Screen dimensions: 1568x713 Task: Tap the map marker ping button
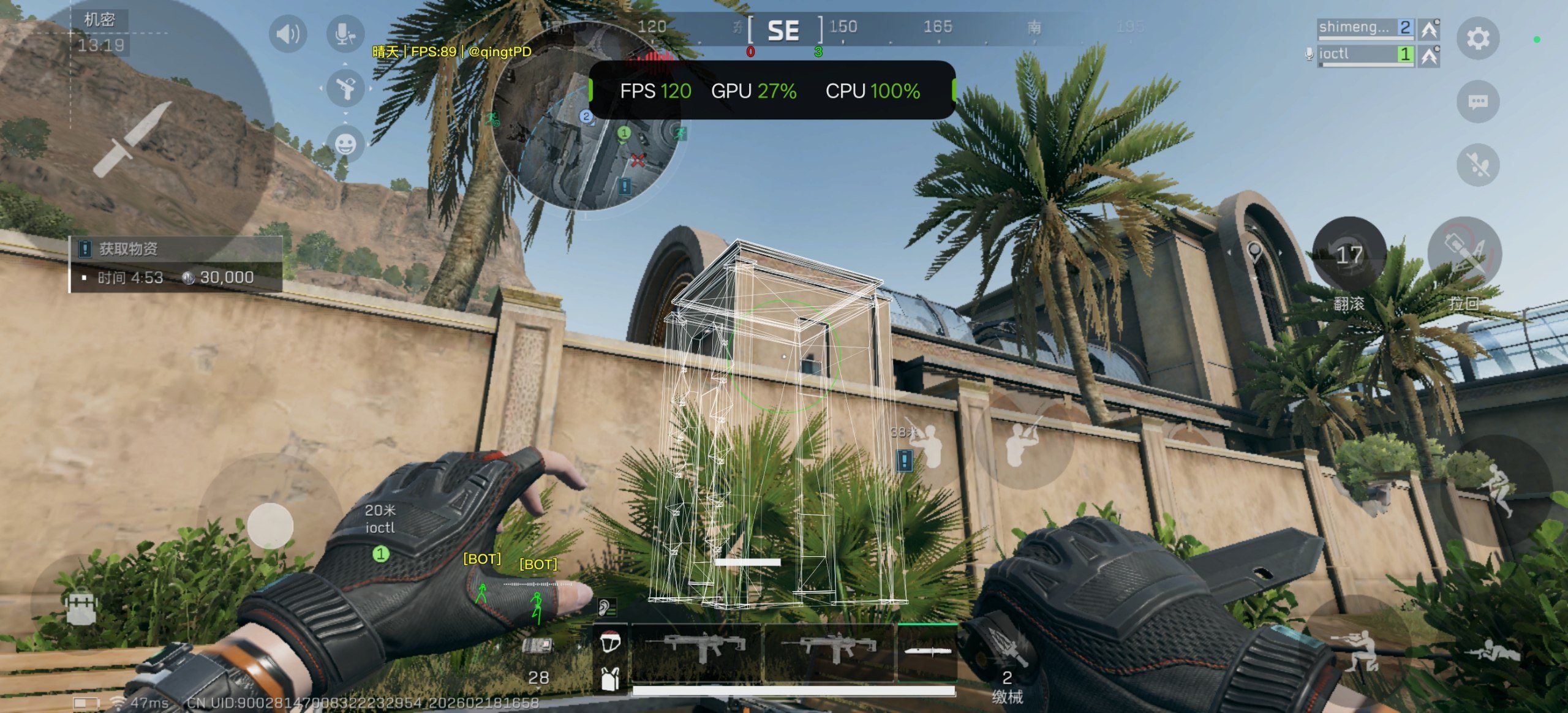tap(1254, 252)
